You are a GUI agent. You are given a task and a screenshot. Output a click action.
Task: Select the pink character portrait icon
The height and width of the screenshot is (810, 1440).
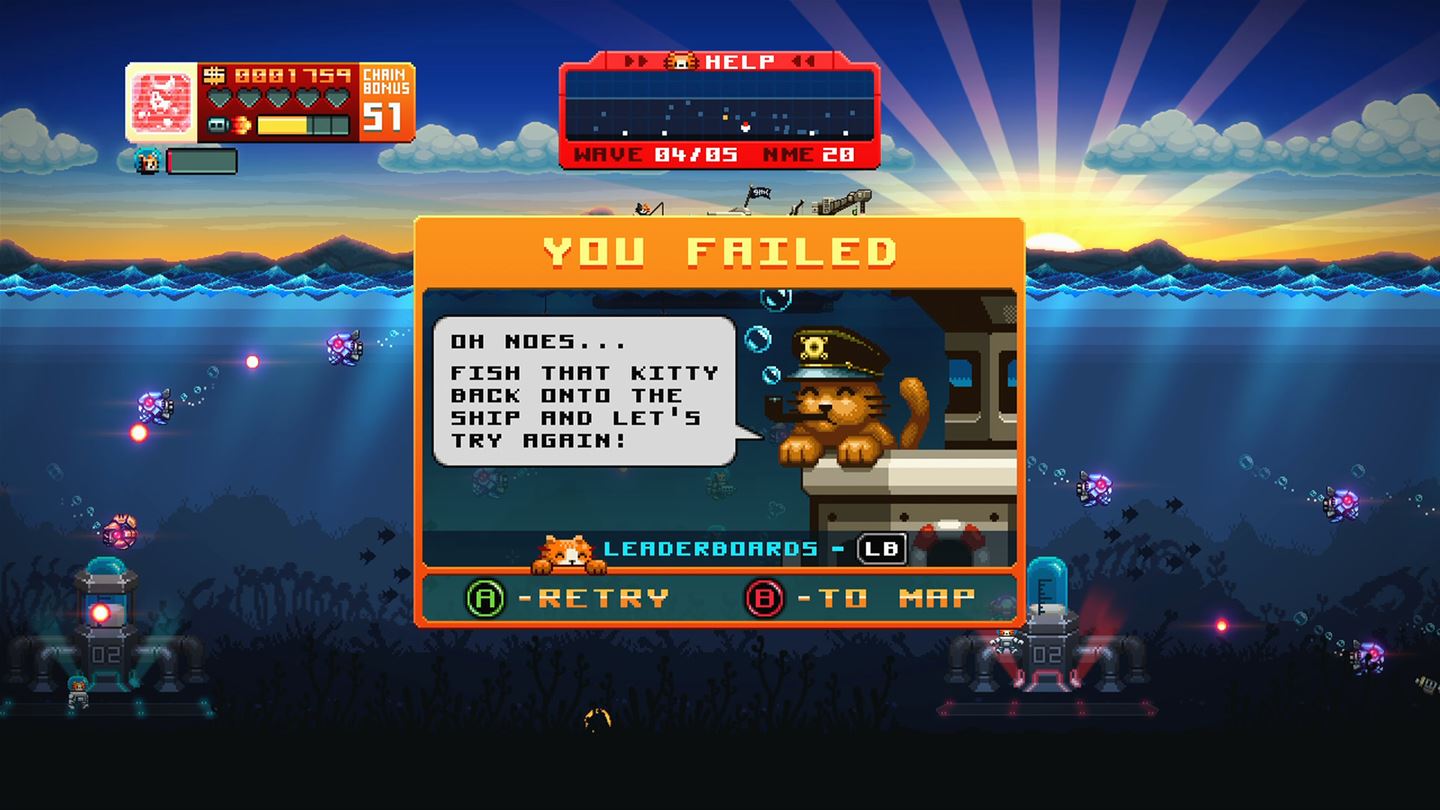point(163,103)
